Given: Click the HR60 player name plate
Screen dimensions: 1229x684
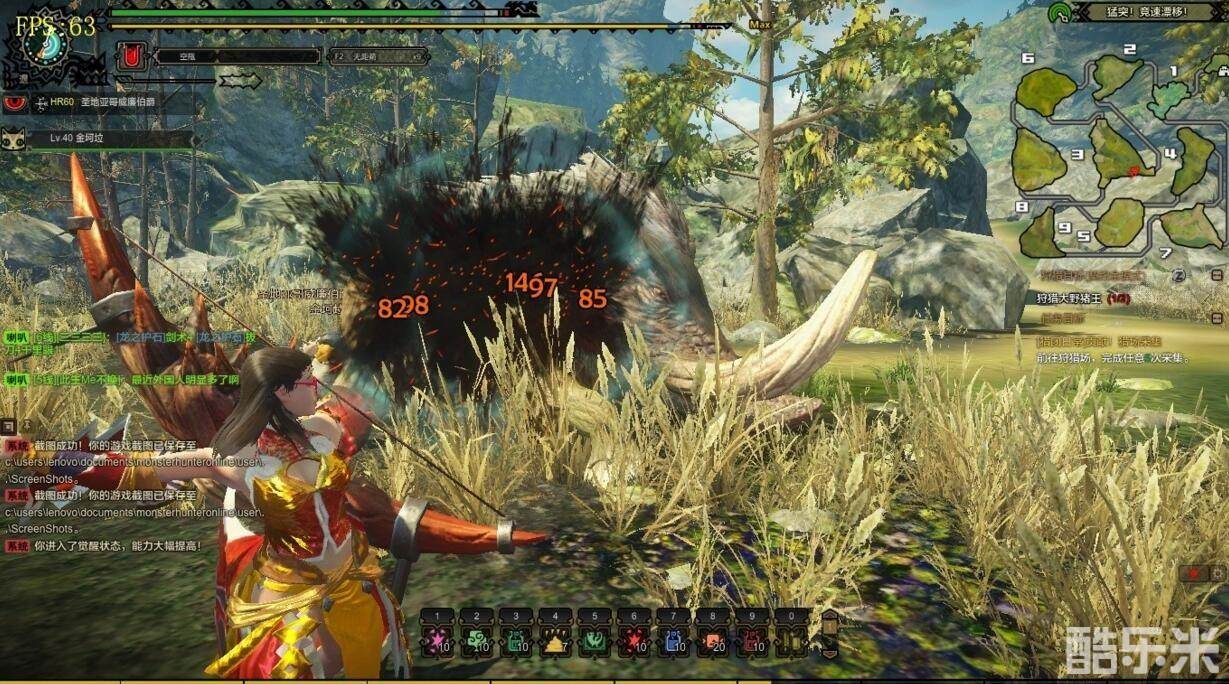Looking at the screenshot, I should point(100,102).
